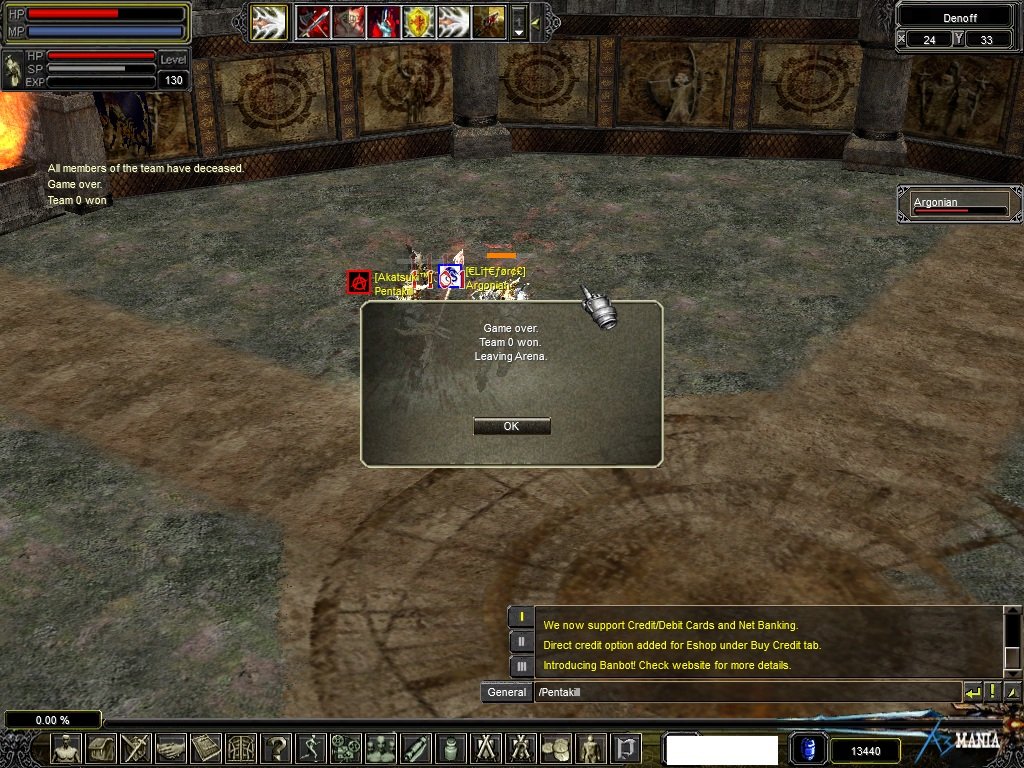Screen dimensions: 1024x768
Task: Open the book icon in the bottom bar
Action: [206, 748]
